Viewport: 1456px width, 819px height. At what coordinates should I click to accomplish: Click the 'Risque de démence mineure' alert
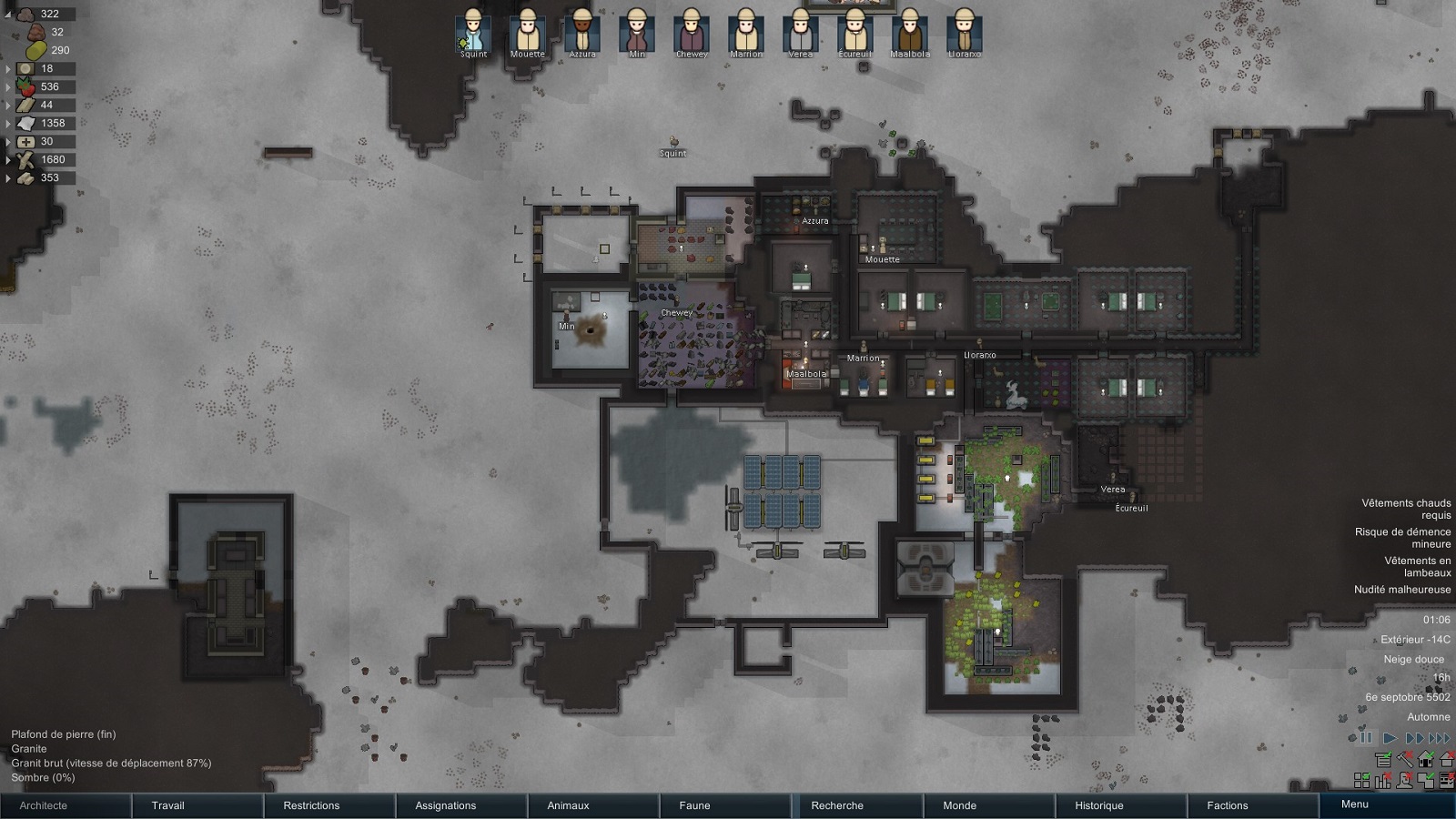1402,538
